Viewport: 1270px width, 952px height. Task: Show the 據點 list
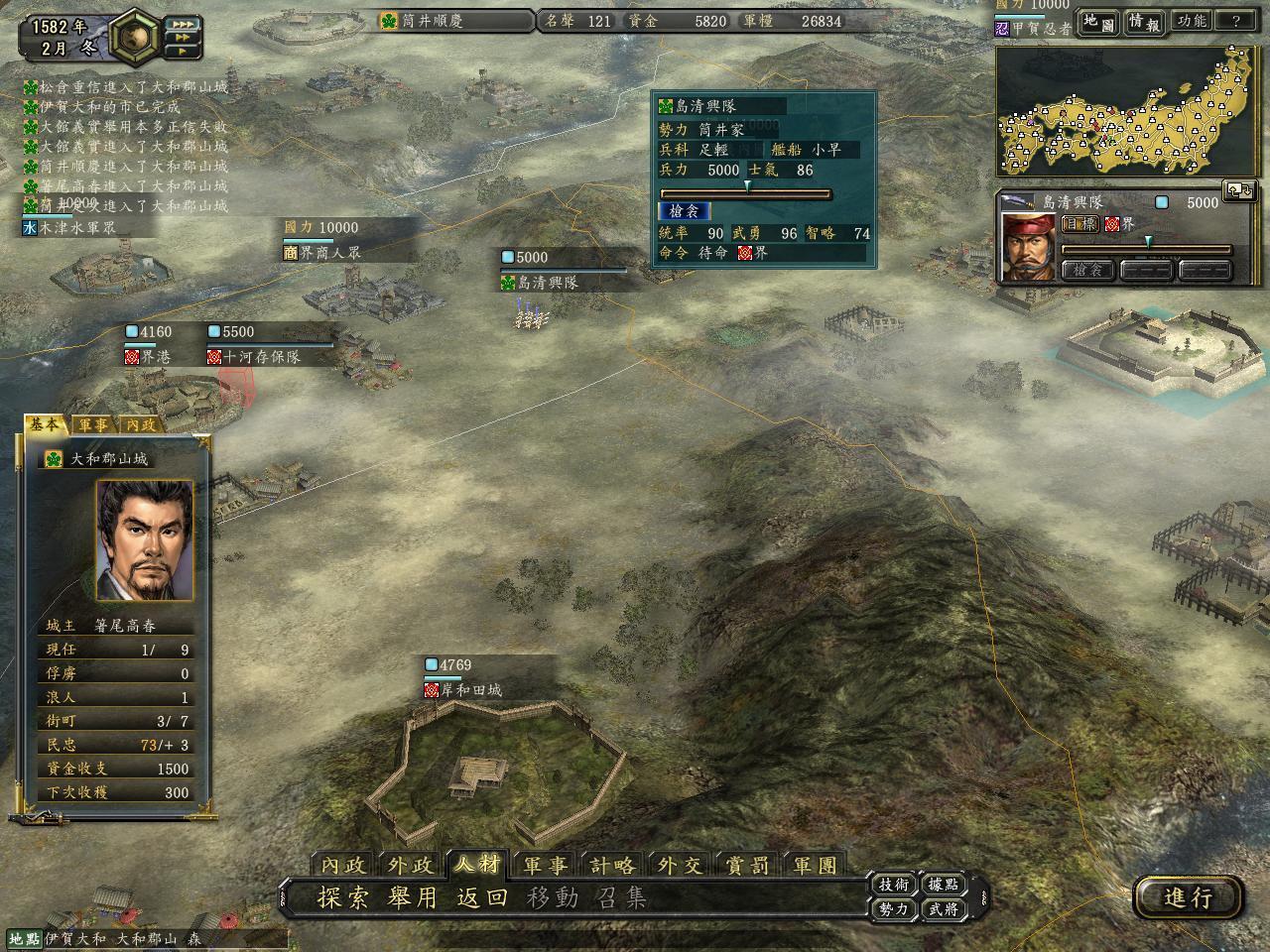point(943,885)
